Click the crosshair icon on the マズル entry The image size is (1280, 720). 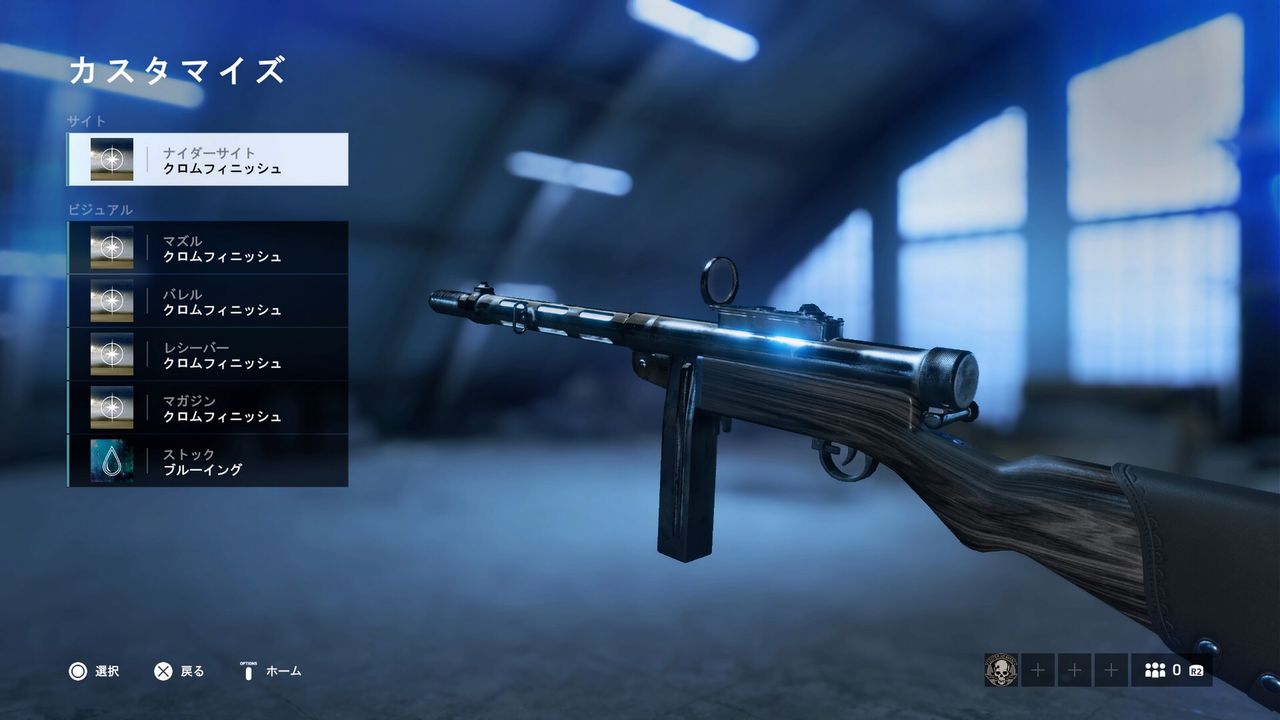coord(113,247)
